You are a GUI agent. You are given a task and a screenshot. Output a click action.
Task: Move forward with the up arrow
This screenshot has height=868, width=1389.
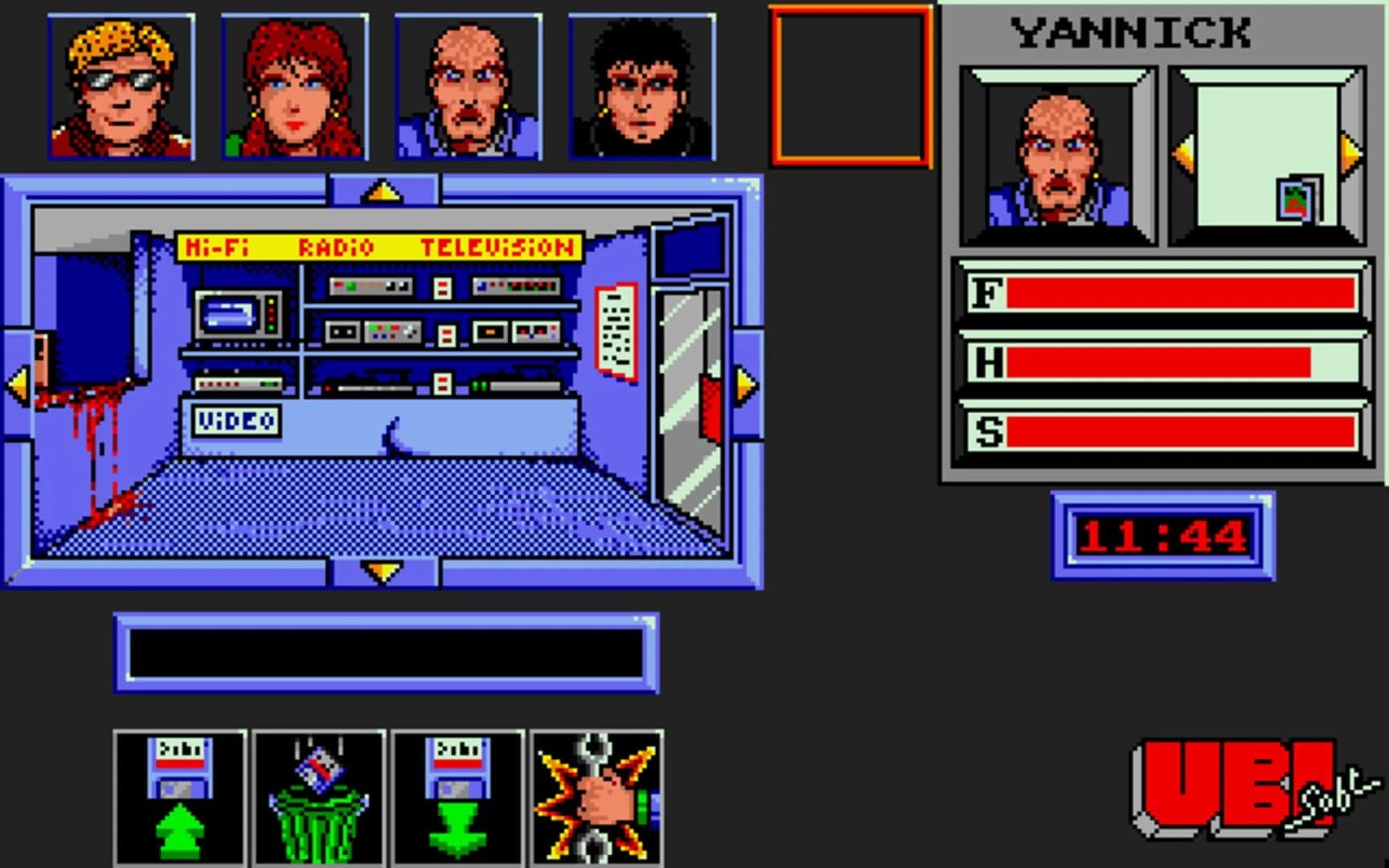383,191
